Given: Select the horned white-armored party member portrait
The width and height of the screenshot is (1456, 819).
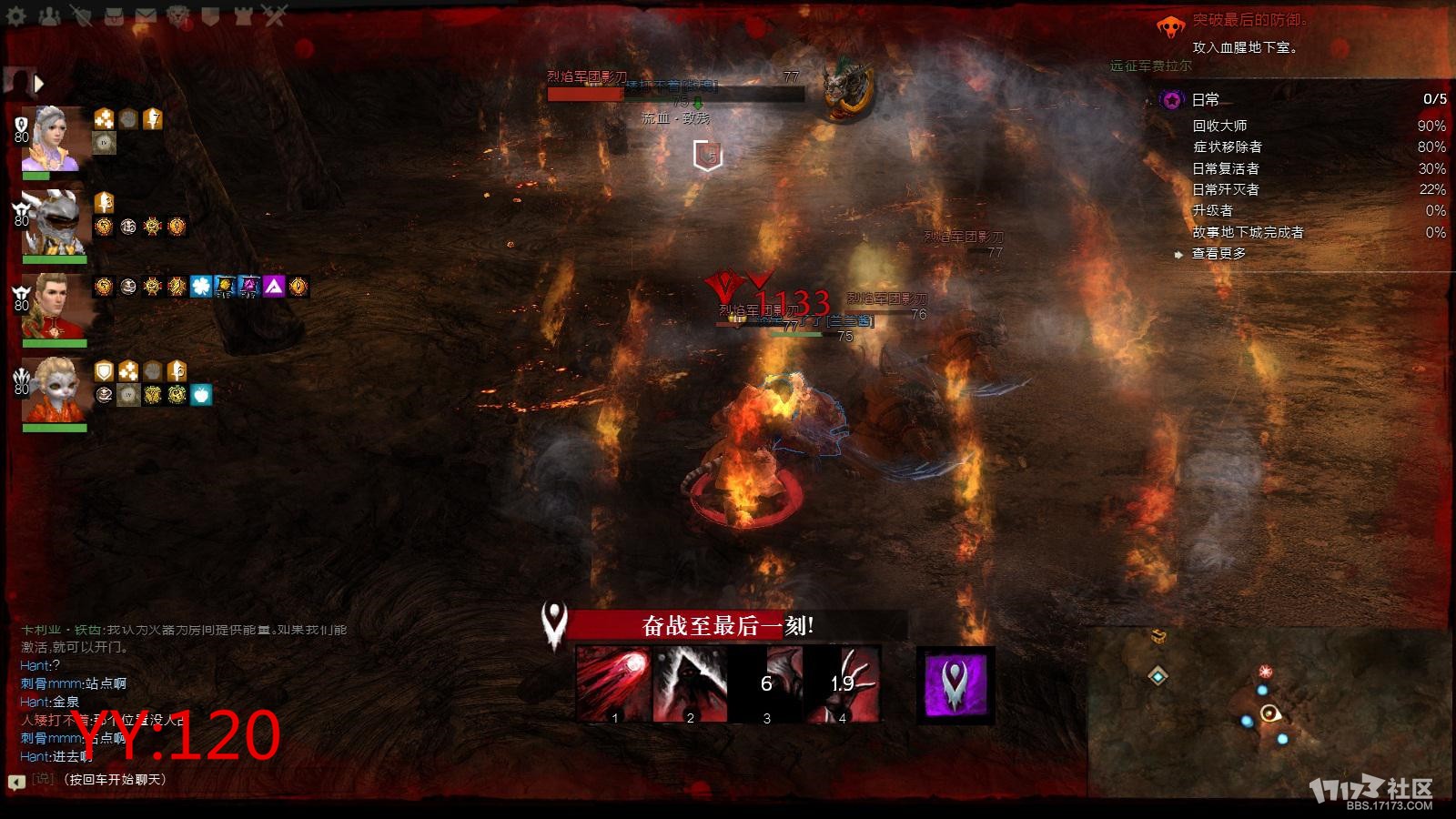Looking at the screenshot, I should 53,223.
